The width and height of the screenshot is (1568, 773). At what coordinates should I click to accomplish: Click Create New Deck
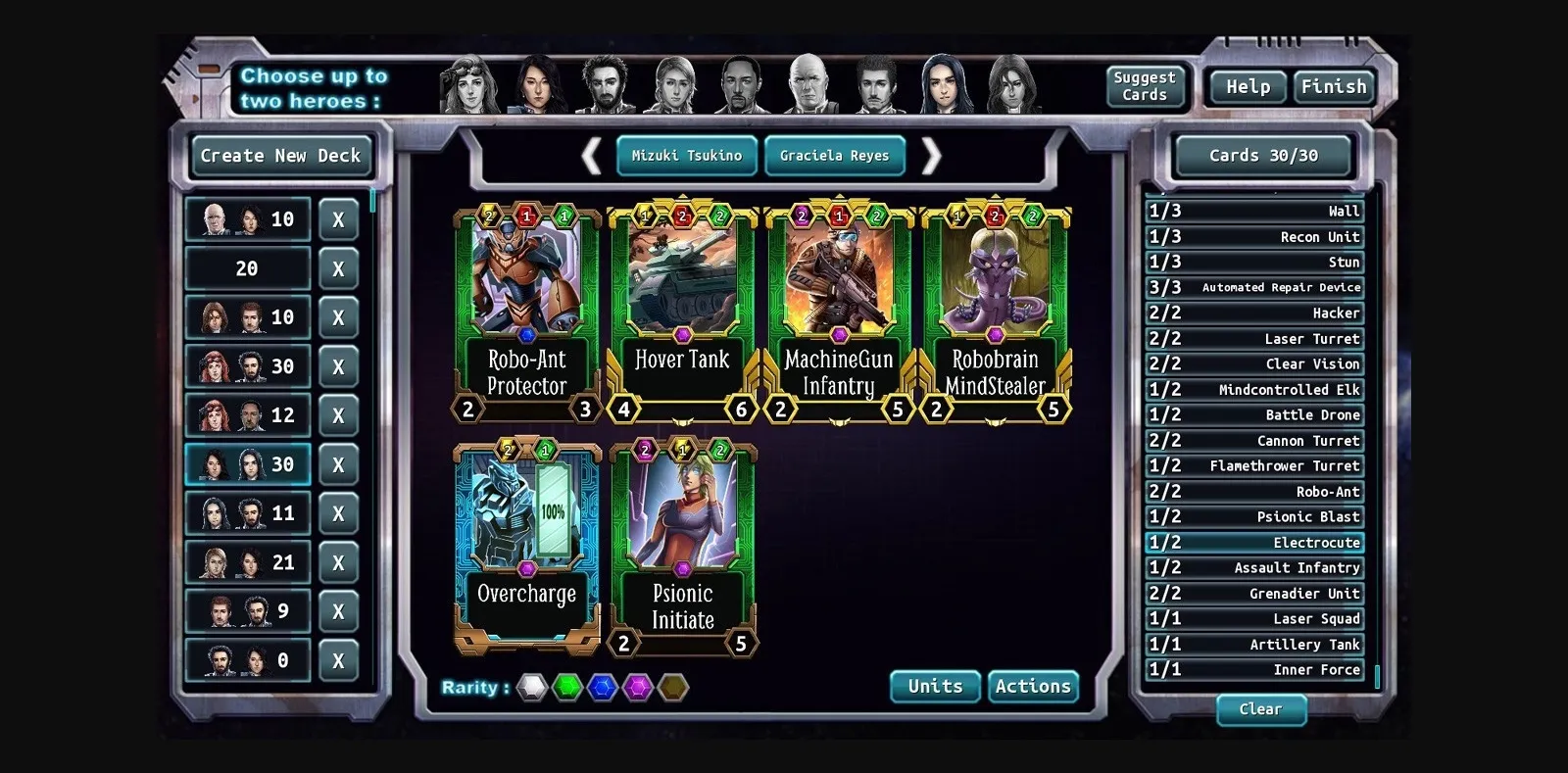[x=280, y=155]
